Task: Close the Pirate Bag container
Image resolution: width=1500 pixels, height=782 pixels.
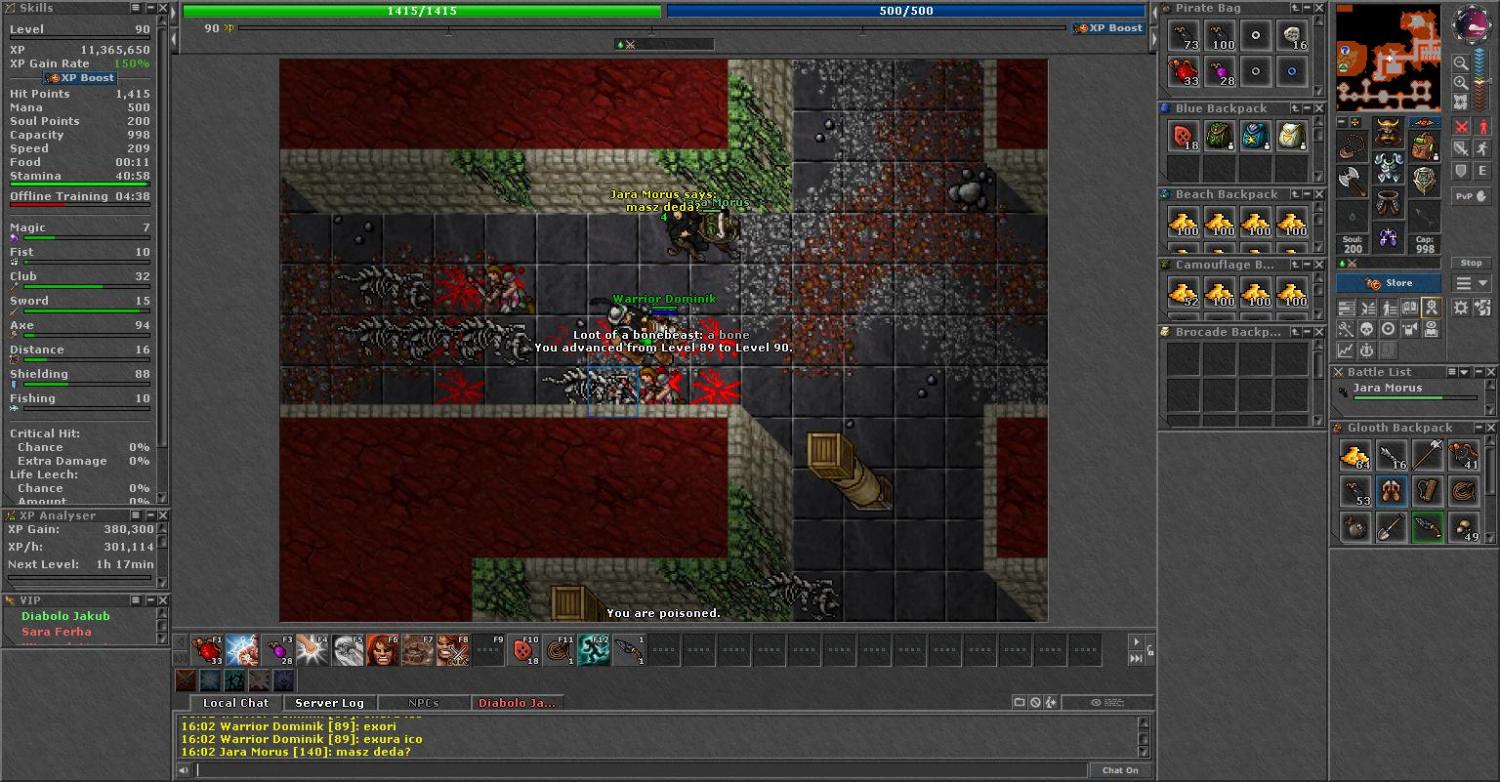Action: [x=1318, y=8]
